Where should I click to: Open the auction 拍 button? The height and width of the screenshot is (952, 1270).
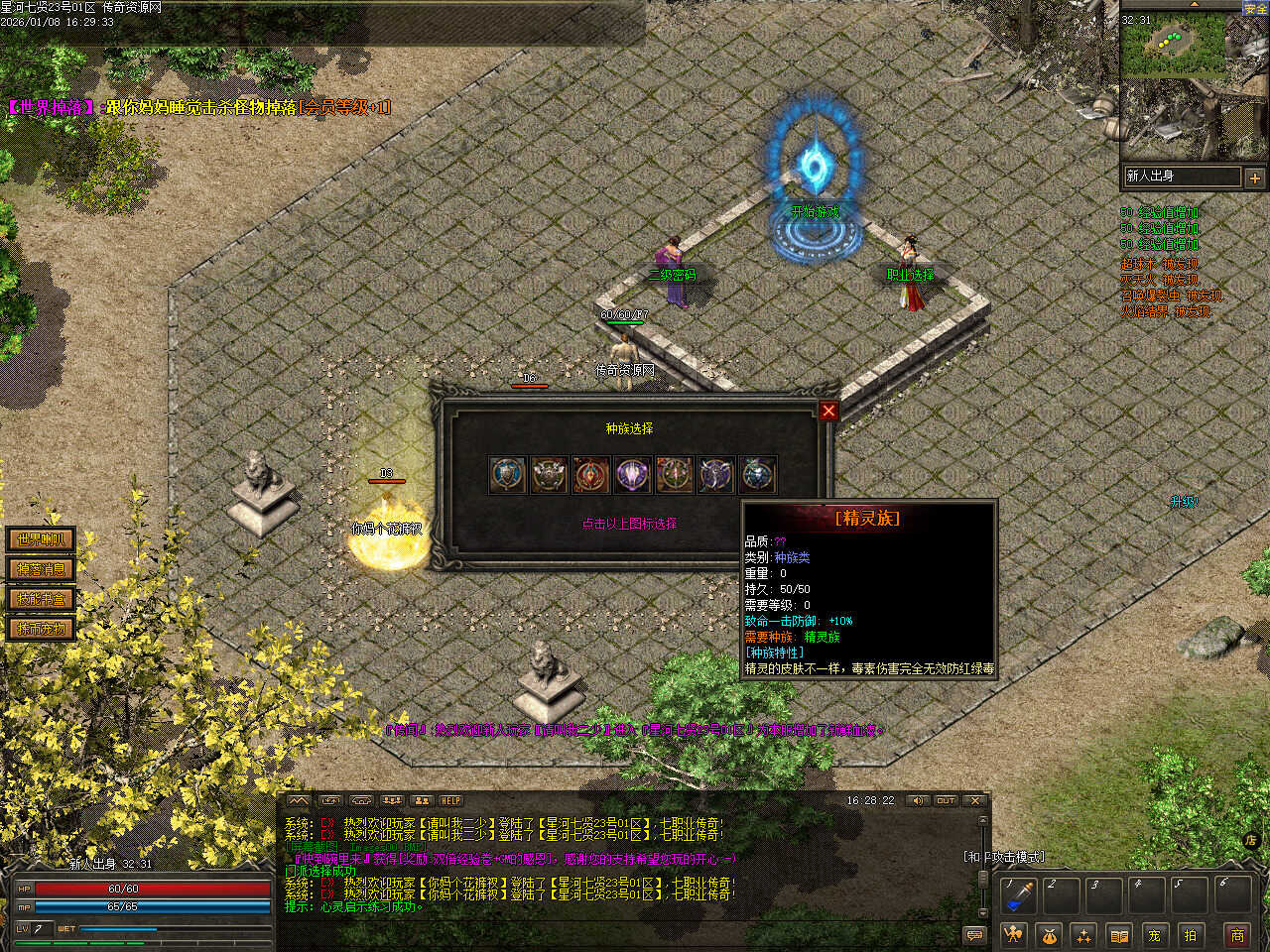[1190, 934]
